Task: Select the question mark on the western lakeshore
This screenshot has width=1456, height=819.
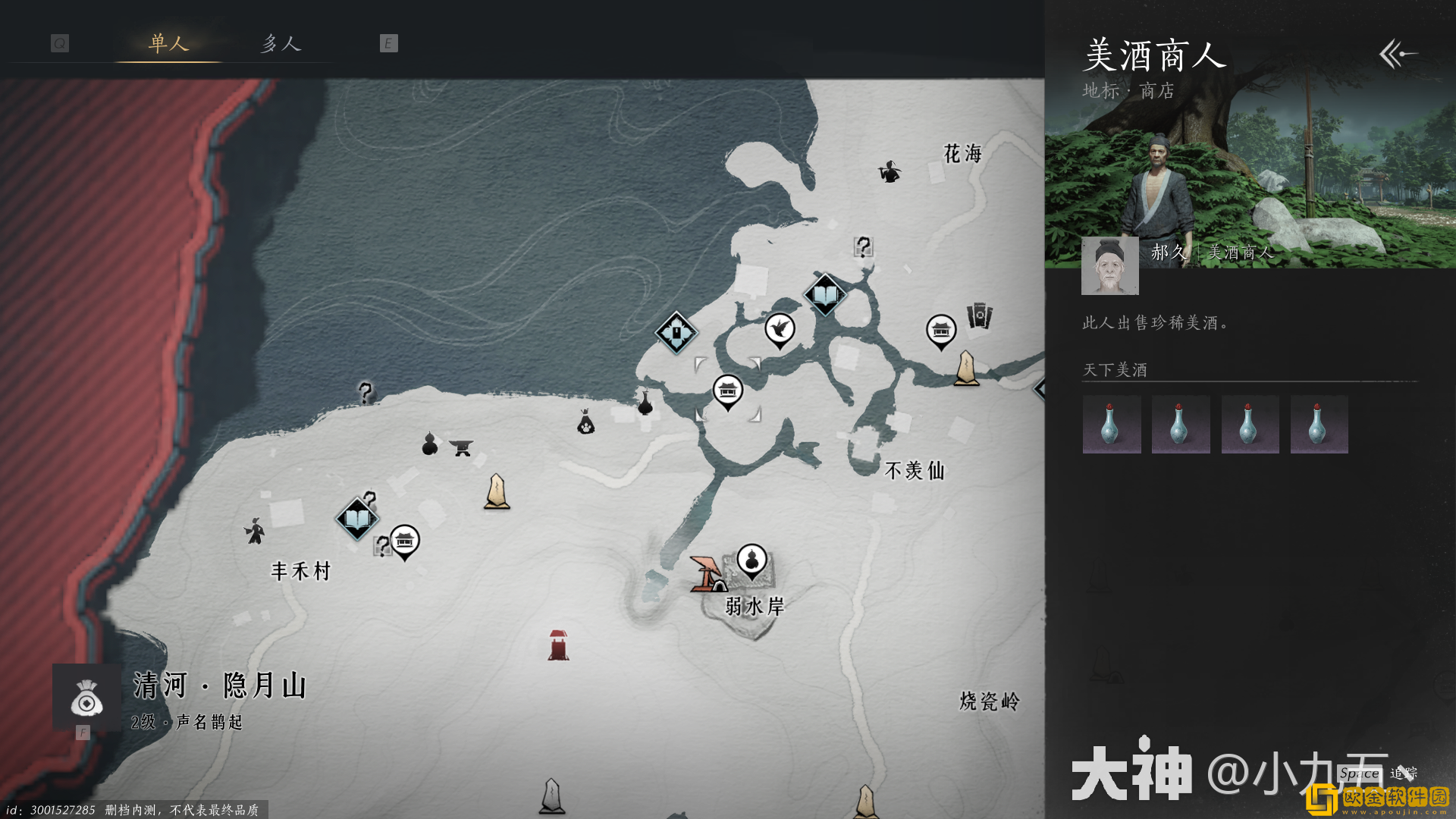Action: [x=366, y=393]
